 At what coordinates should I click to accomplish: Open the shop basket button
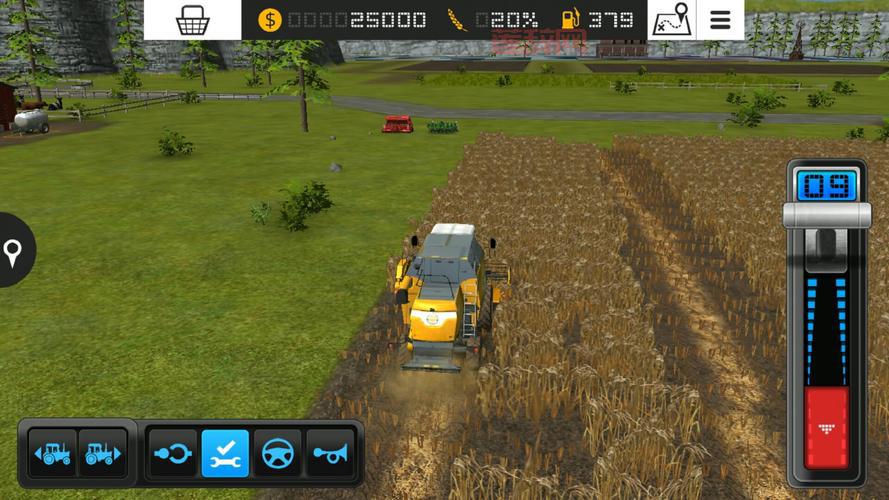tap(192, 20)
